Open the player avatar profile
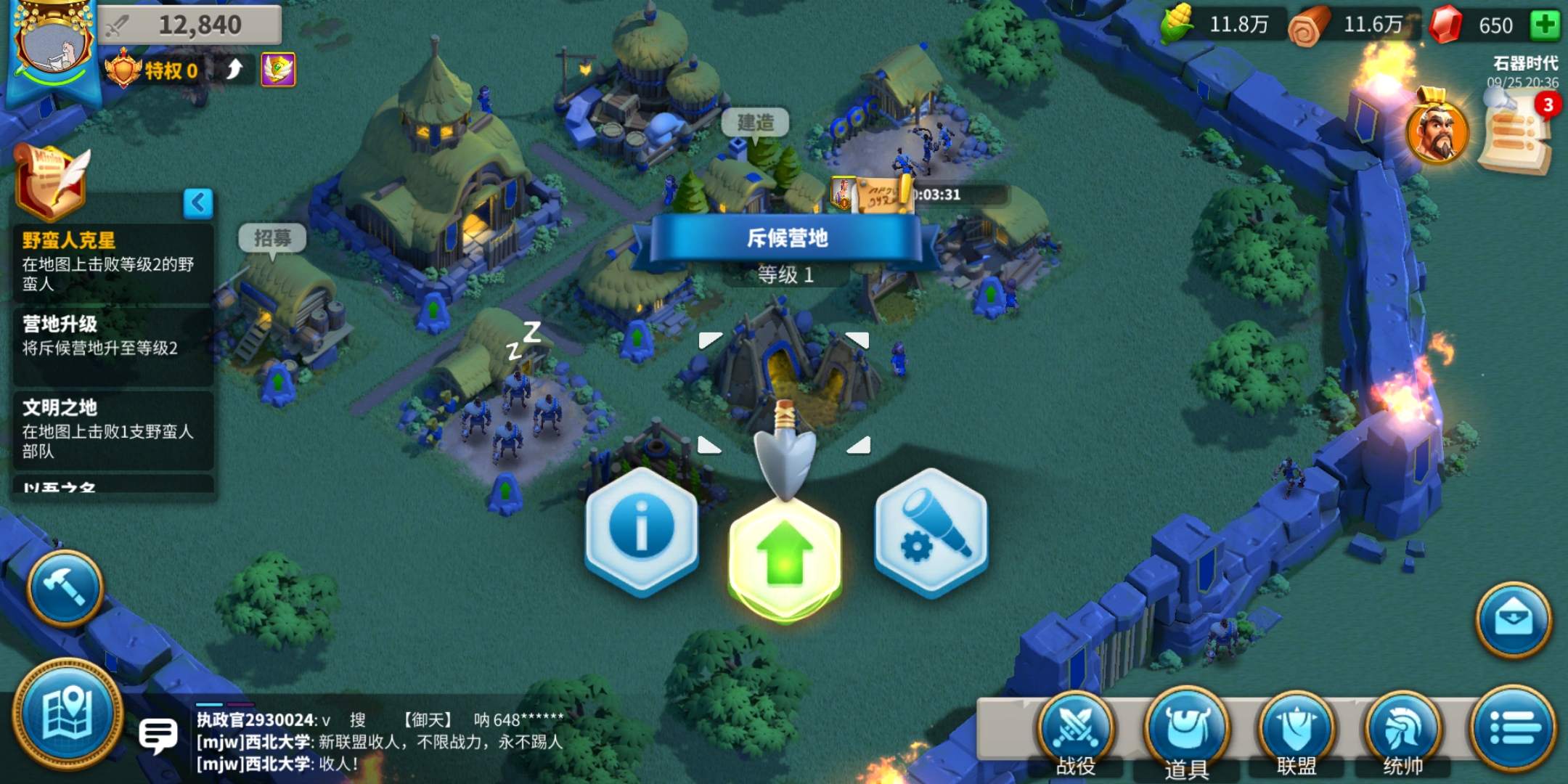1568x784 pixels. click(52, 51)
